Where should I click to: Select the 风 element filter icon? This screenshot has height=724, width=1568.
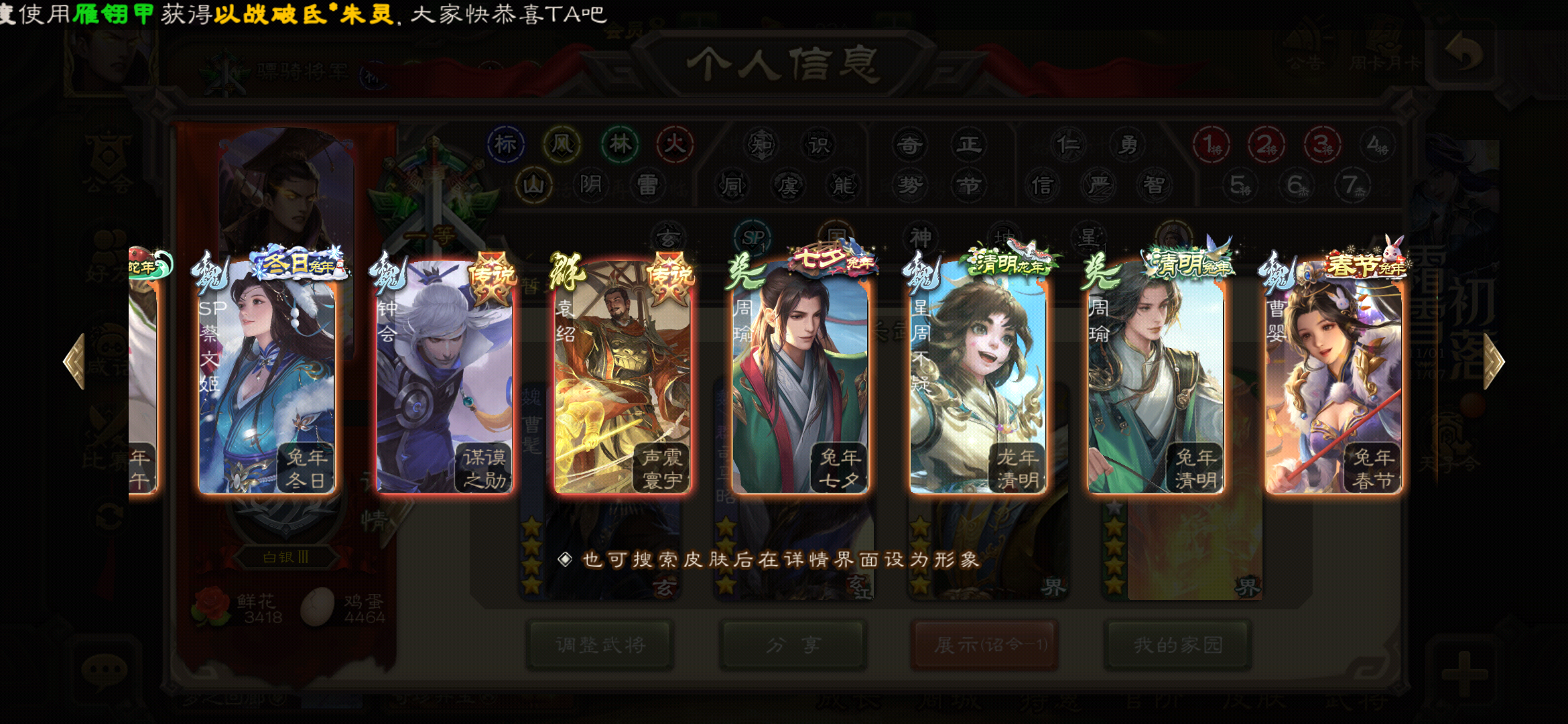[x=563, y=145]
